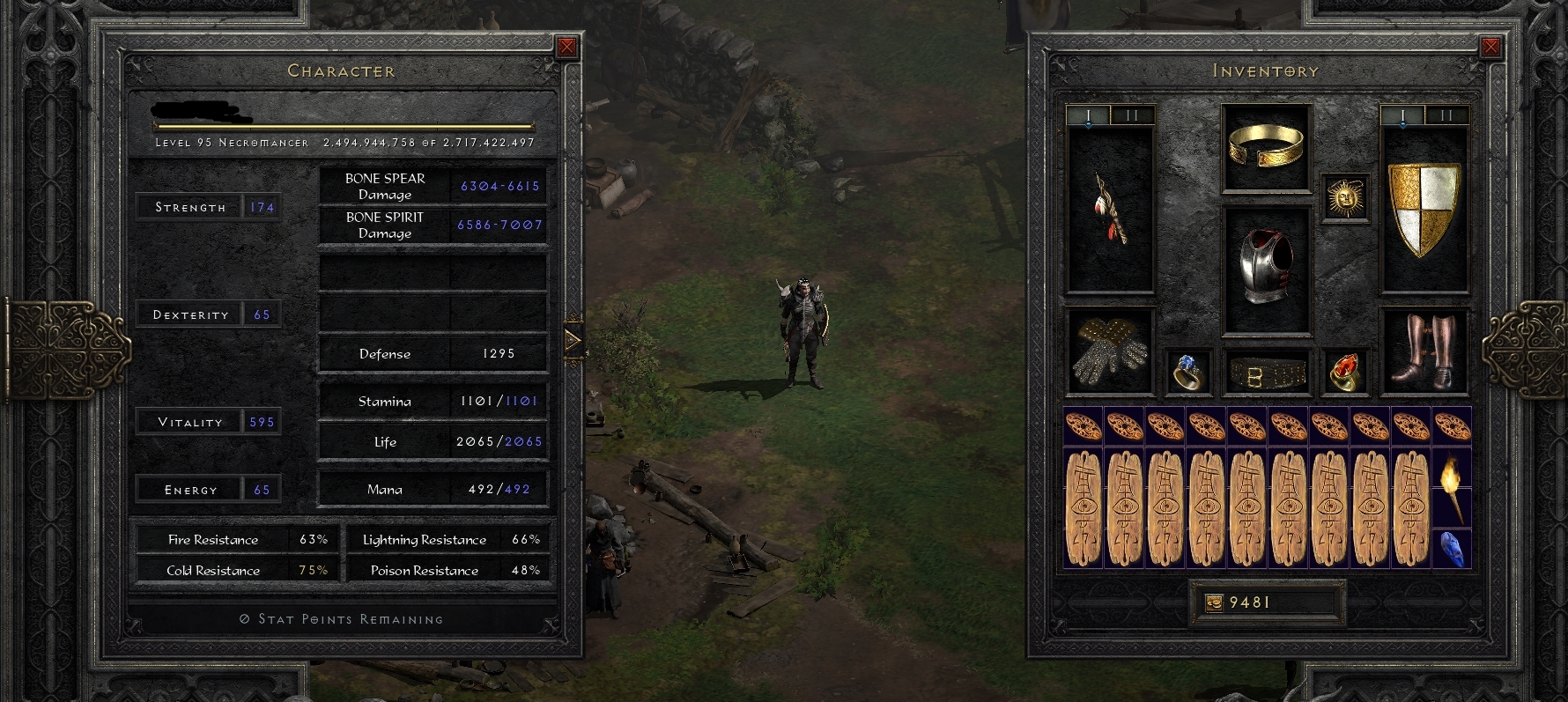Screen dimensions: 1568x702
Task: Select weapon set I above the shield slot
Action: pyautogui.click(x=1403, y=115)
